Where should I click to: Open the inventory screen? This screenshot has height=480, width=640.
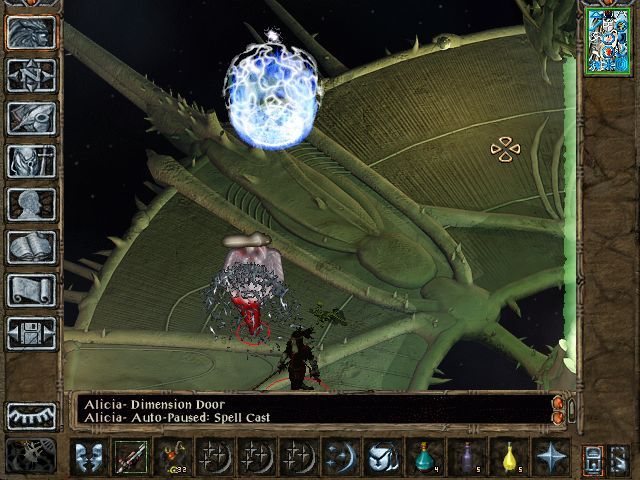click(31, 161)
